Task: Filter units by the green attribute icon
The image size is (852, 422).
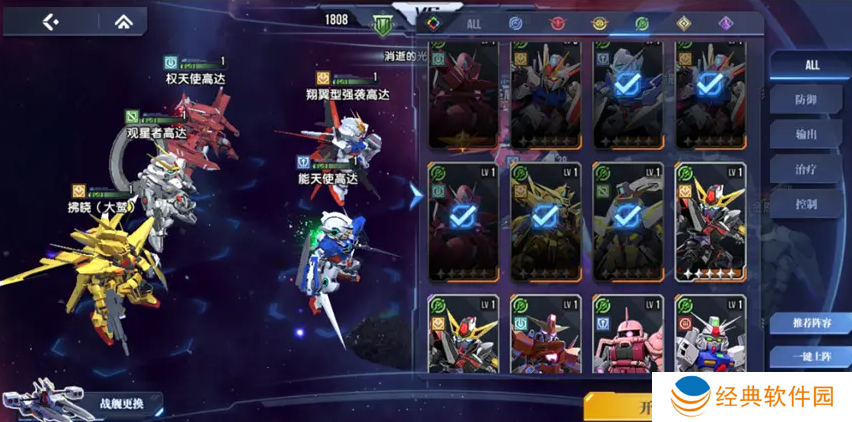Action: (x=641, y=23)
